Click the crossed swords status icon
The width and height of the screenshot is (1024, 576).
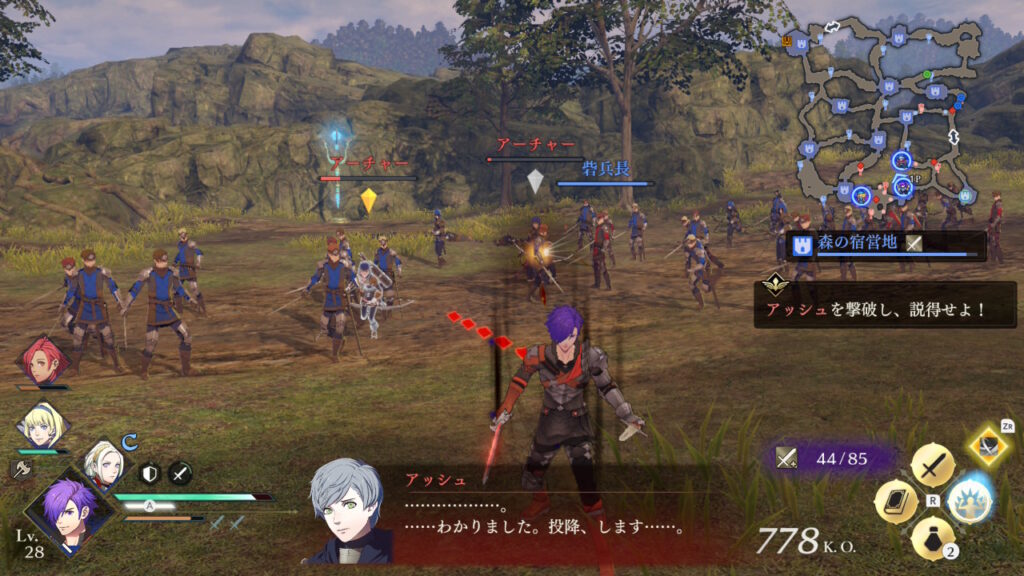click(180, 473)
